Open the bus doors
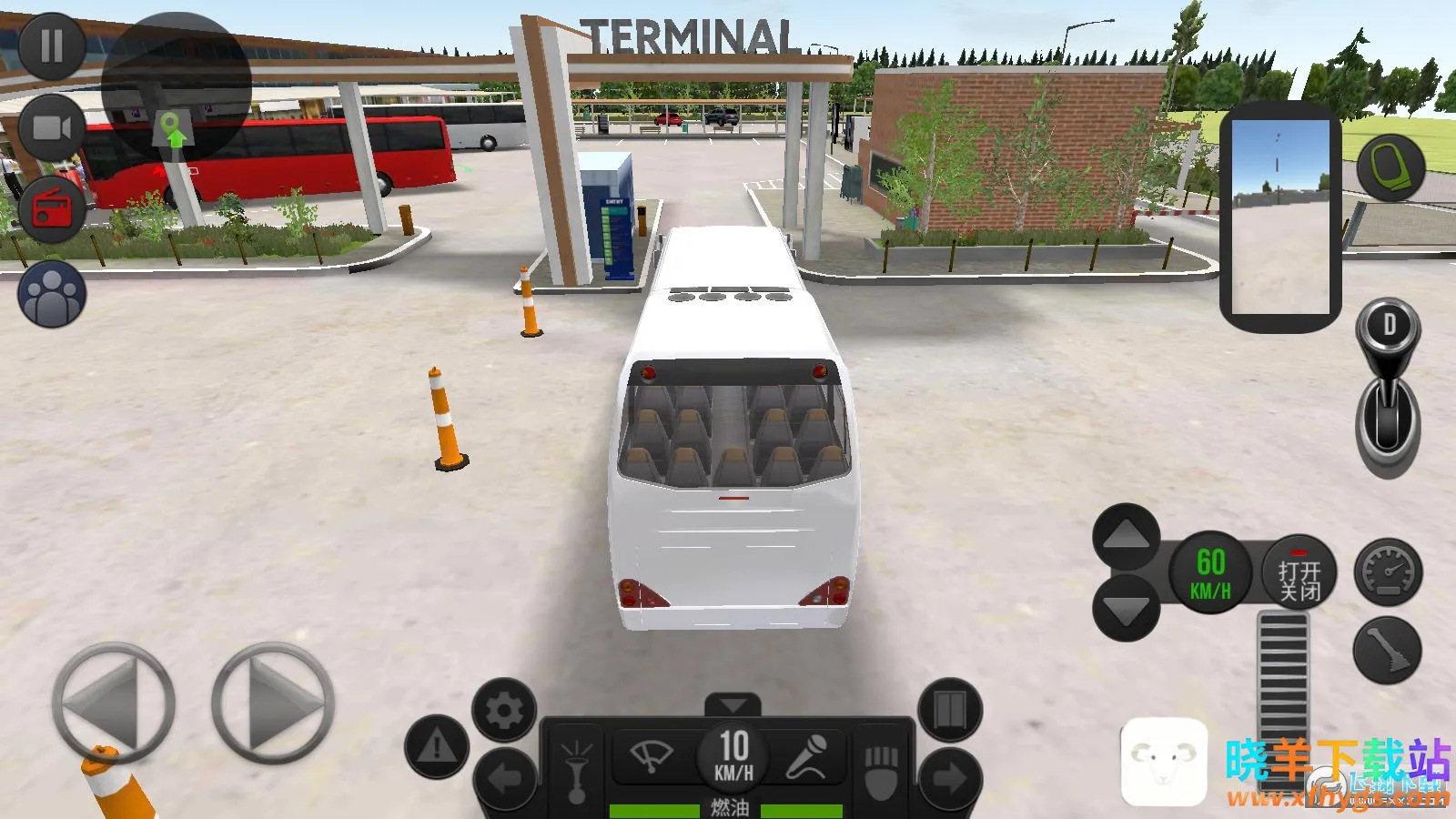Viewport: 1456px width, 819px height. pos(950,710)
